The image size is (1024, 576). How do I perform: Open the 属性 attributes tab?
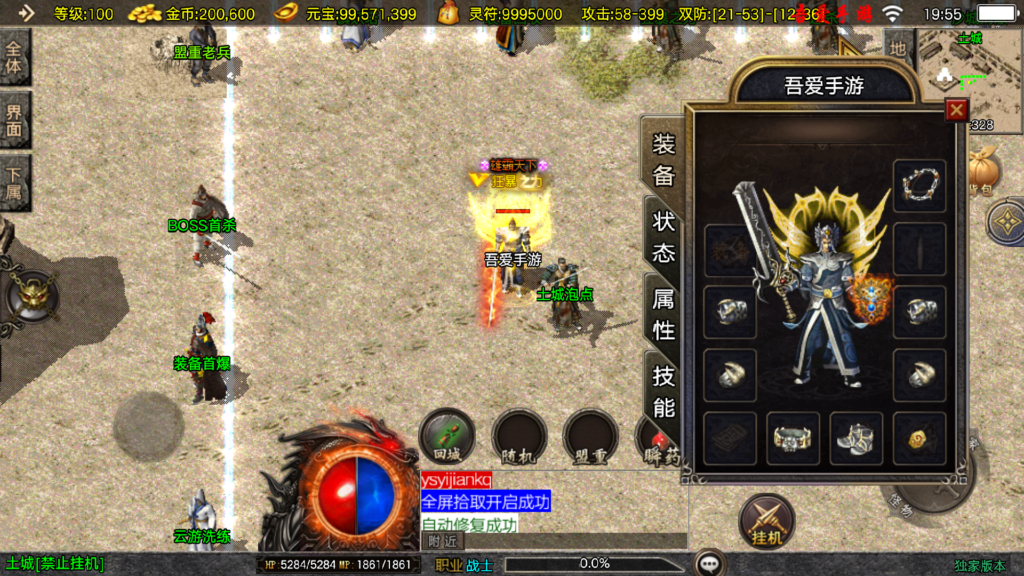(x=664, y=313)
